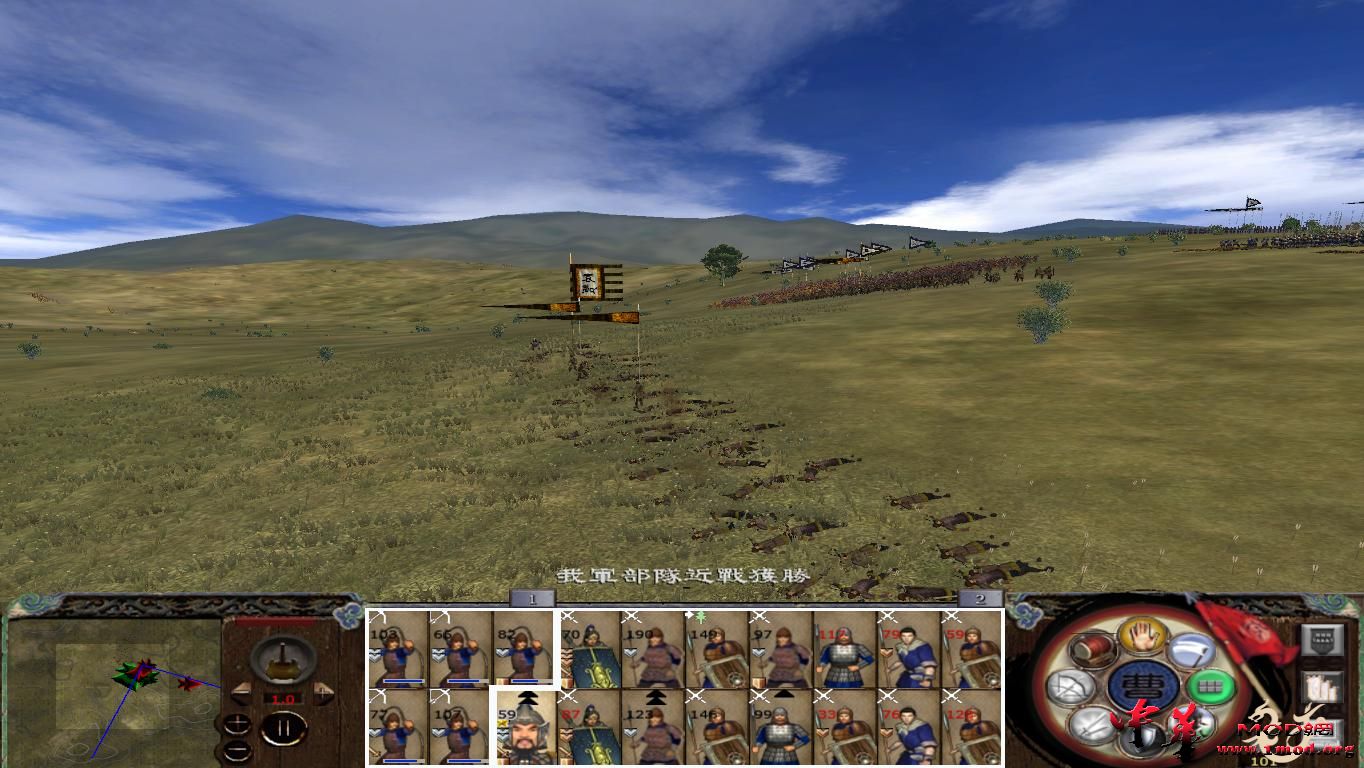1364x768 pixels.
Task: Select the halt hand icon on command wheel
Action: 1141,638
